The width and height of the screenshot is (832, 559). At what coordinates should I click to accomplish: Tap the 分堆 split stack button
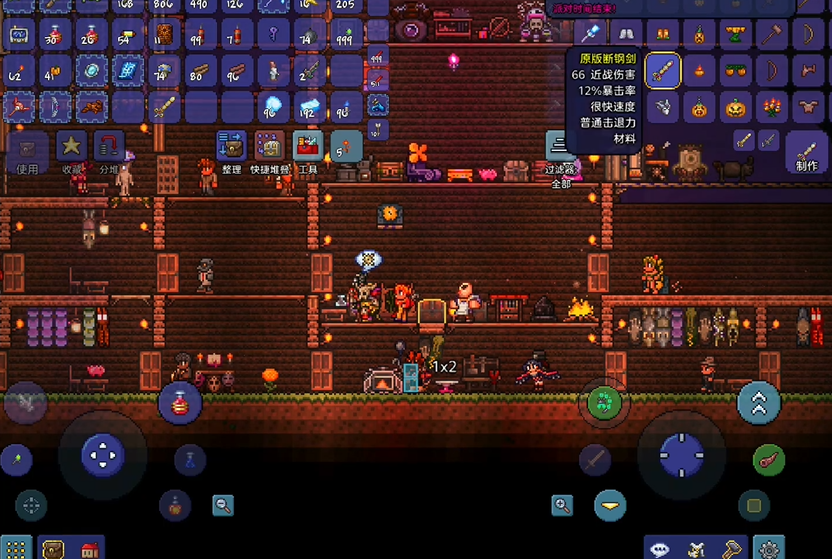click(x=108, y=147)
